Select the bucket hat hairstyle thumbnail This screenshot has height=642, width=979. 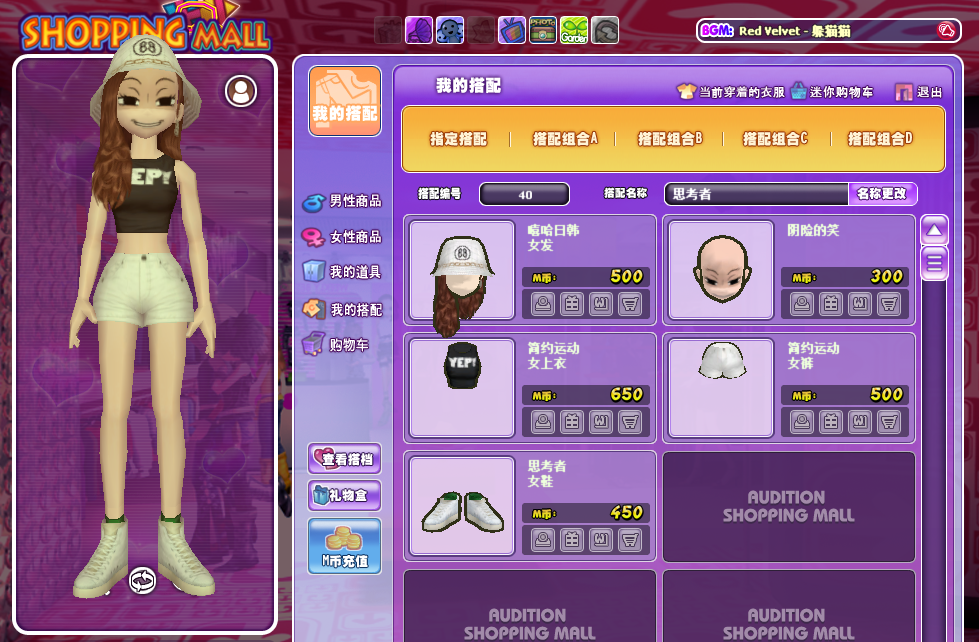[x=461, y=270]
